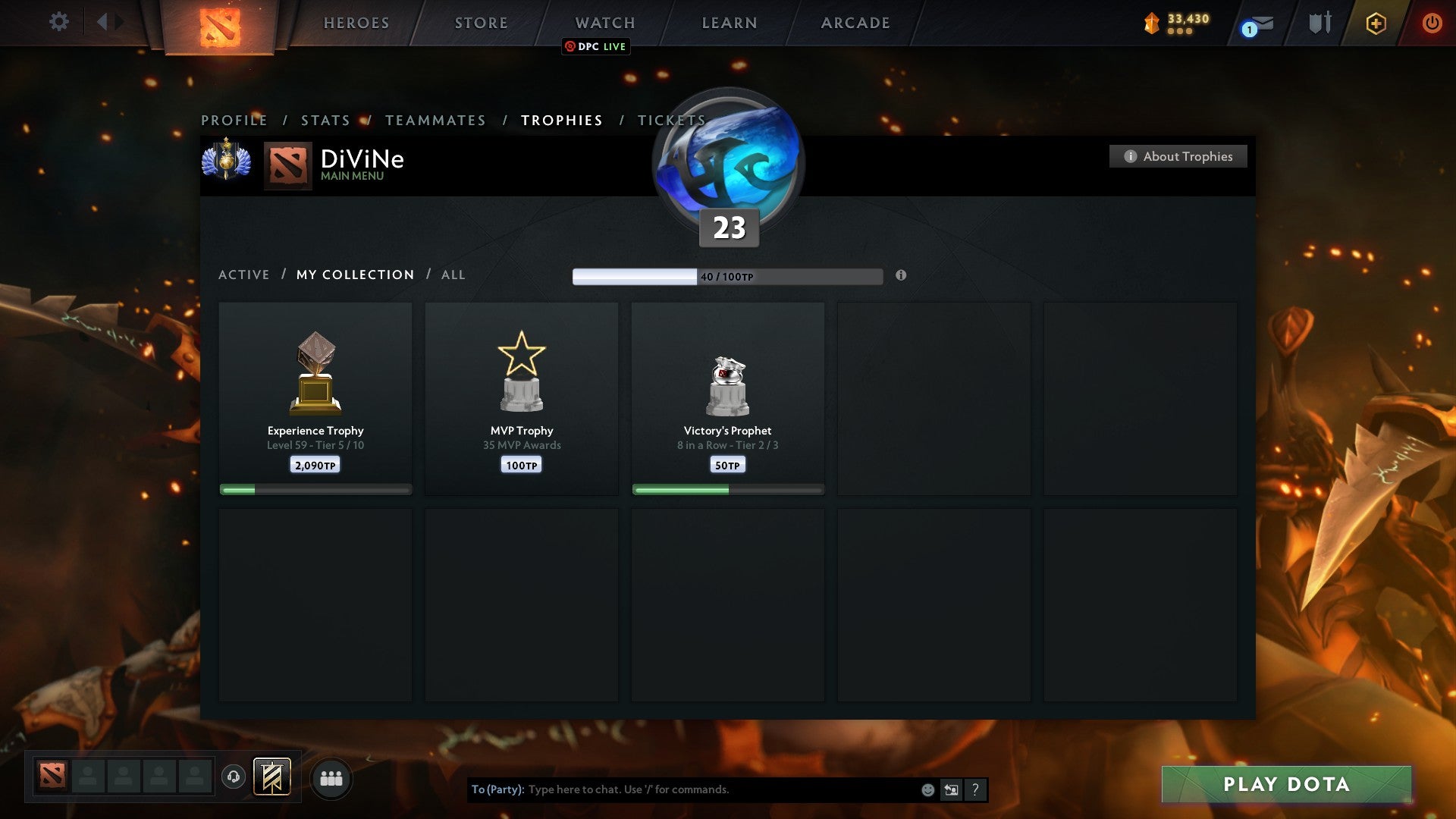The image size is (1456, 819).
Task: Open the friends list icon near chat bar
Action: pyautogui.click(x=331, y=777)
